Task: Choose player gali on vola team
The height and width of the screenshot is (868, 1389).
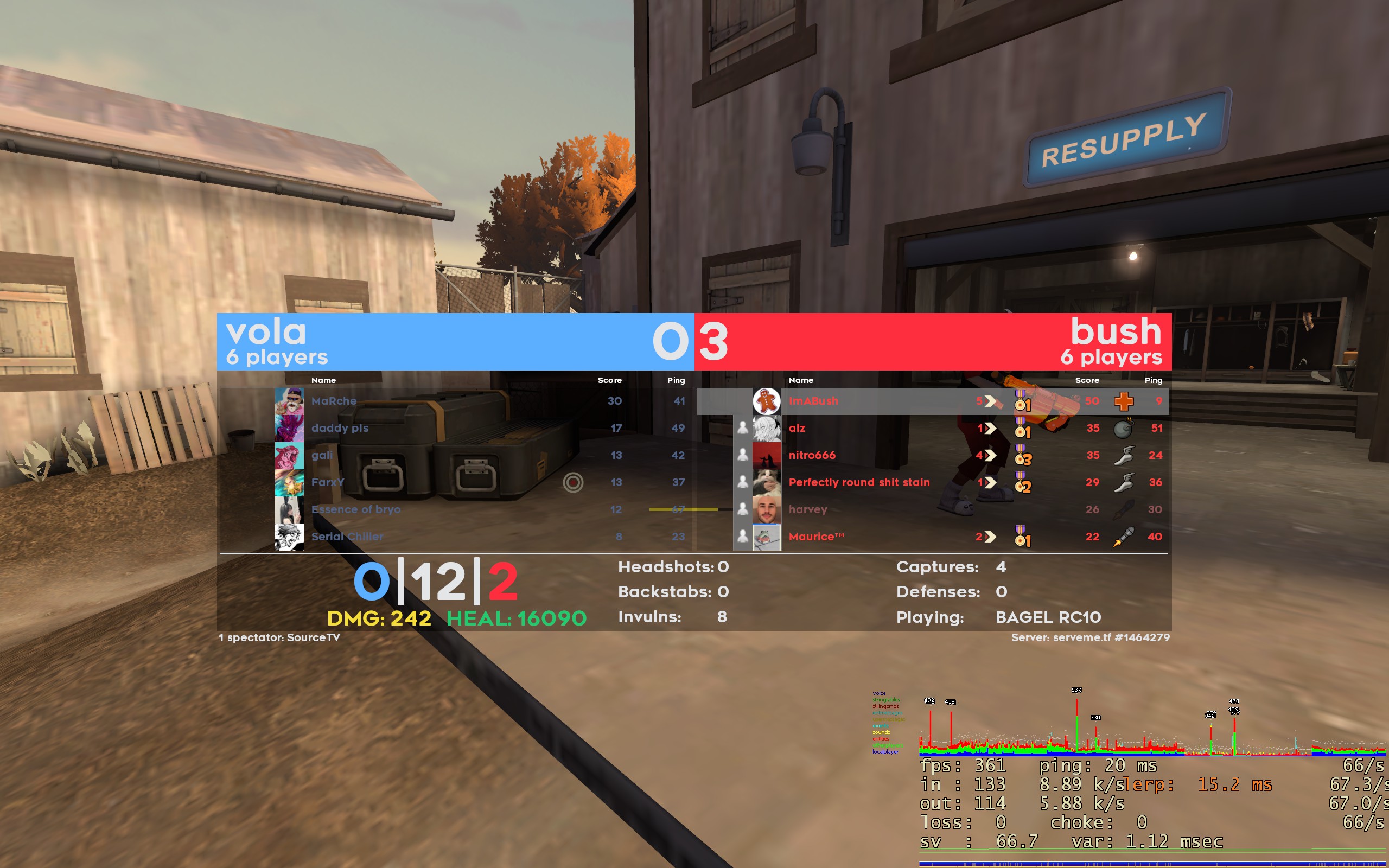Action: click(x=322, y=455)
